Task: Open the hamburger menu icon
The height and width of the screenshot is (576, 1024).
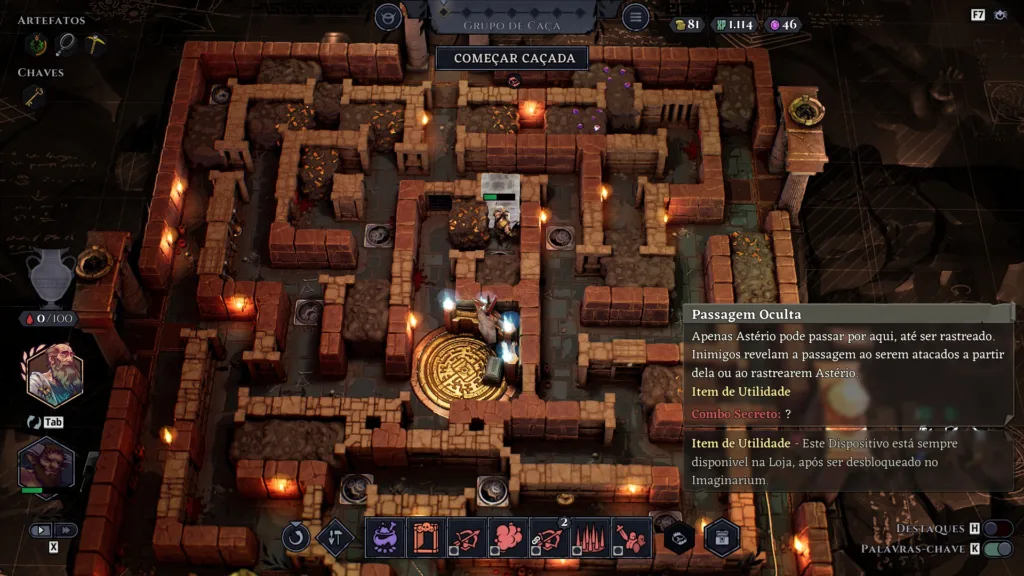Action: [635, 17]
